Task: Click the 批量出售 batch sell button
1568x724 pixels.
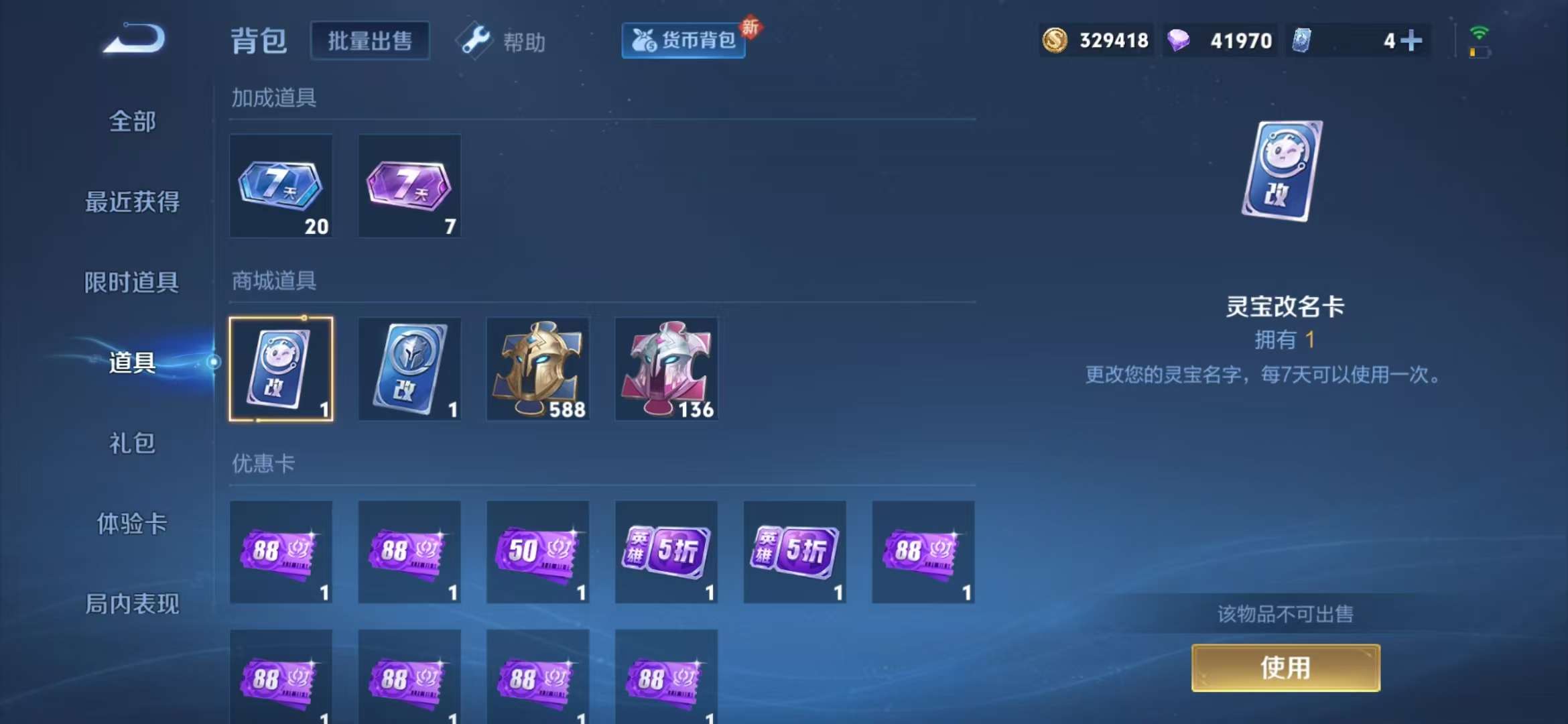Action: 370,40
